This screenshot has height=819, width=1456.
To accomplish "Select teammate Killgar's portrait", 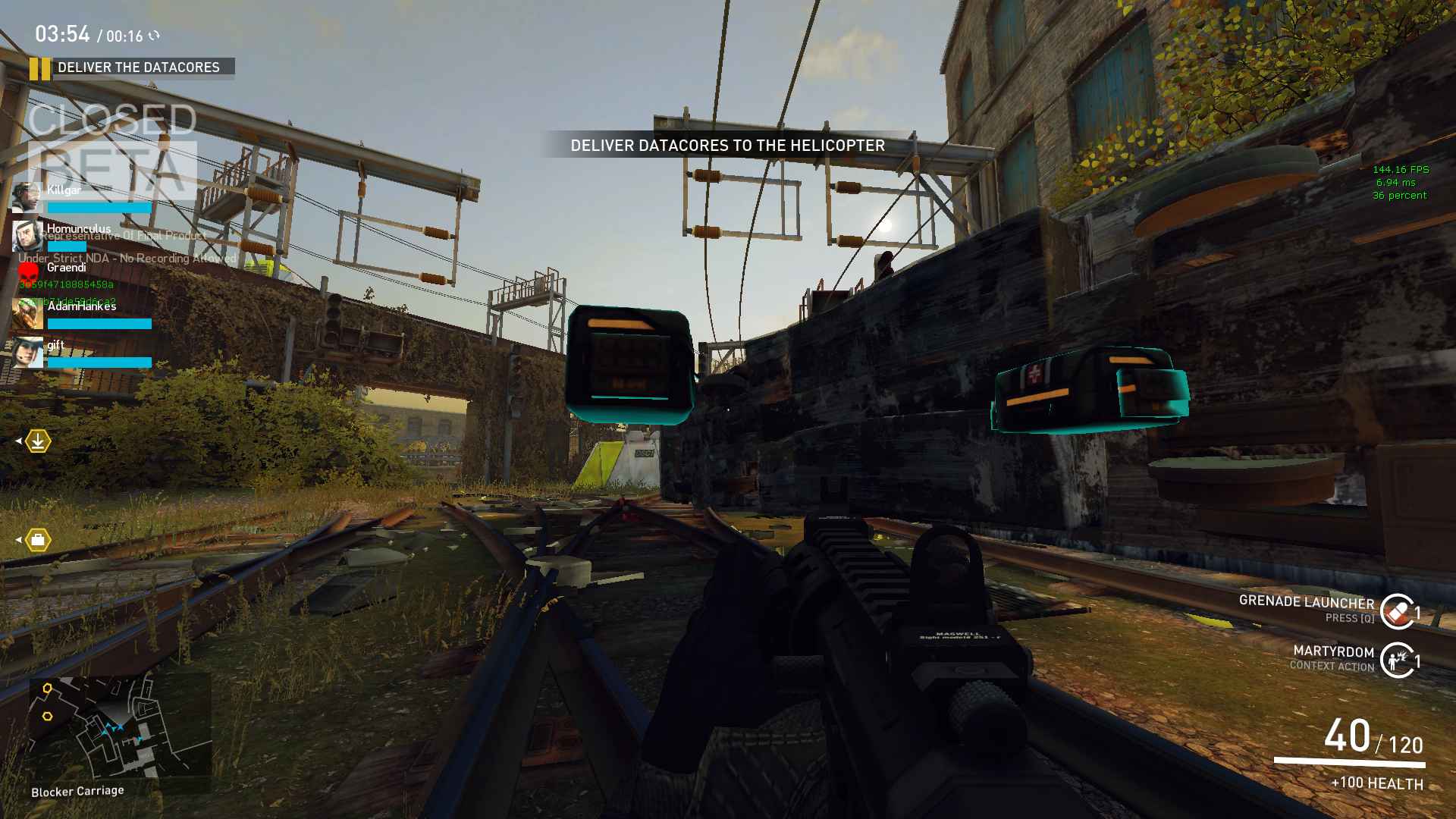I will pyautogui.click(x=27, y=197).
